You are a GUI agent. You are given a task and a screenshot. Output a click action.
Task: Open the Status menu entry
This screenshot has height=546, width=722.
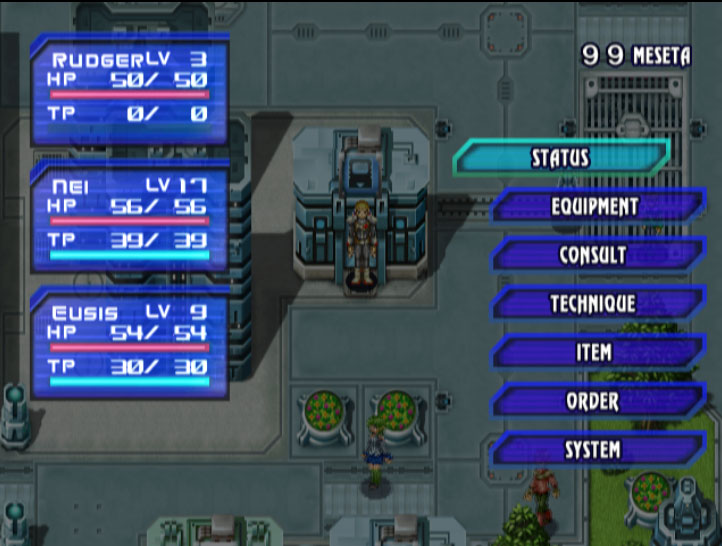[x=560, y=158]
